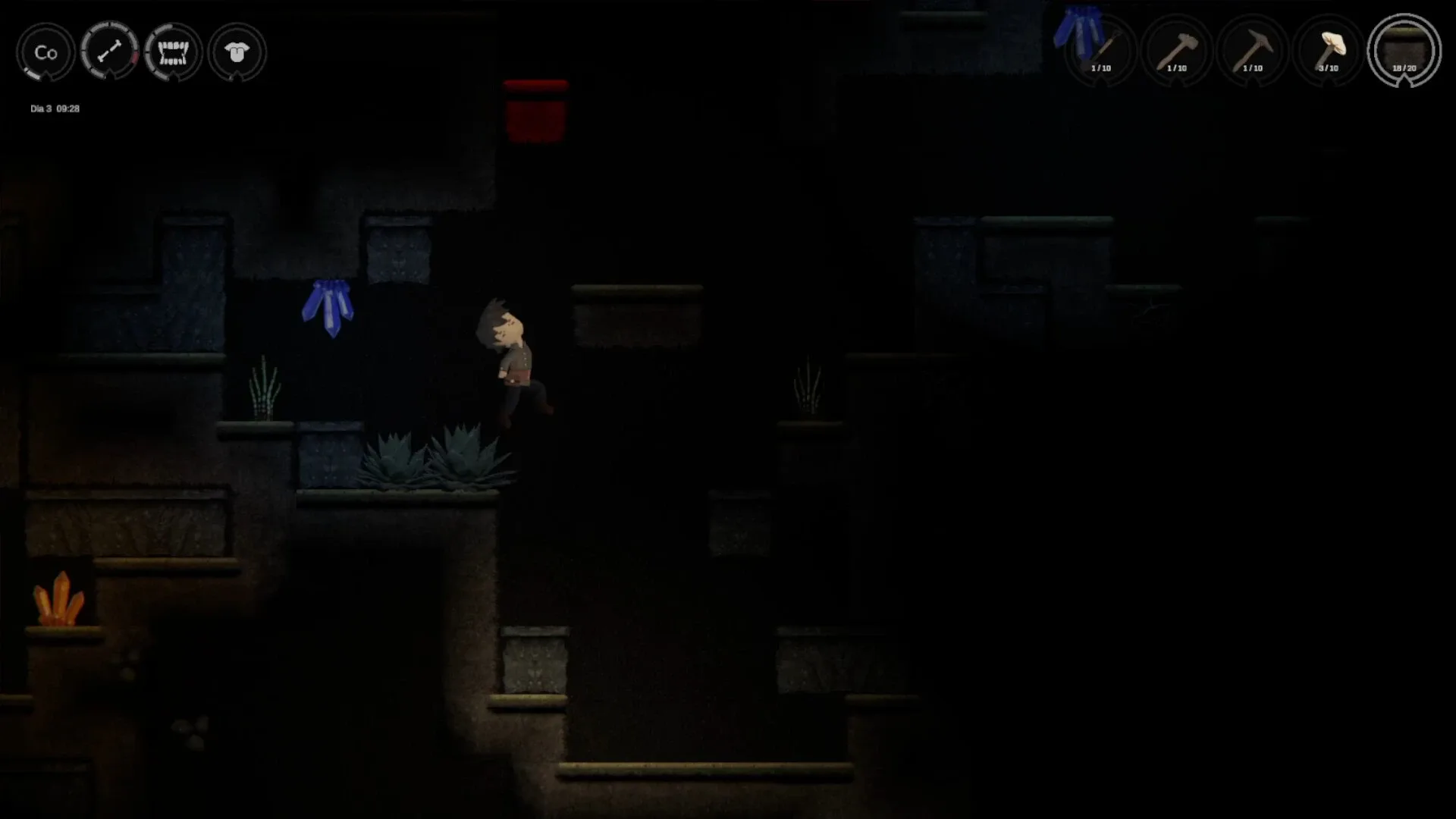1456x819 pixels.
Task: Open the Co stat gauge
Action: [45, 52]
